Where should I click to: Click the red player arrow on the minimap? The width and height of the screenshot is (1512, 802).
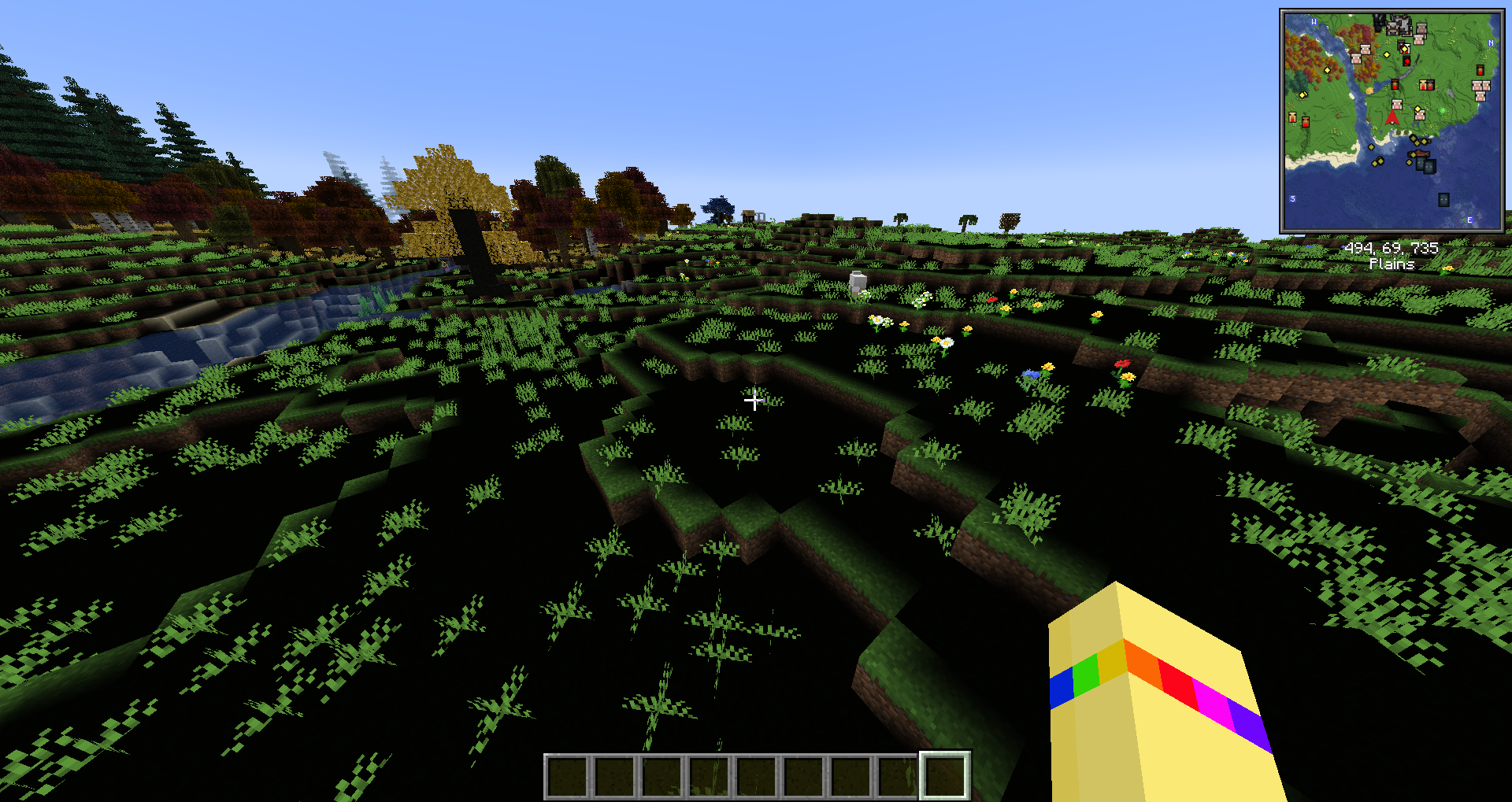[x=1392, y=120]
